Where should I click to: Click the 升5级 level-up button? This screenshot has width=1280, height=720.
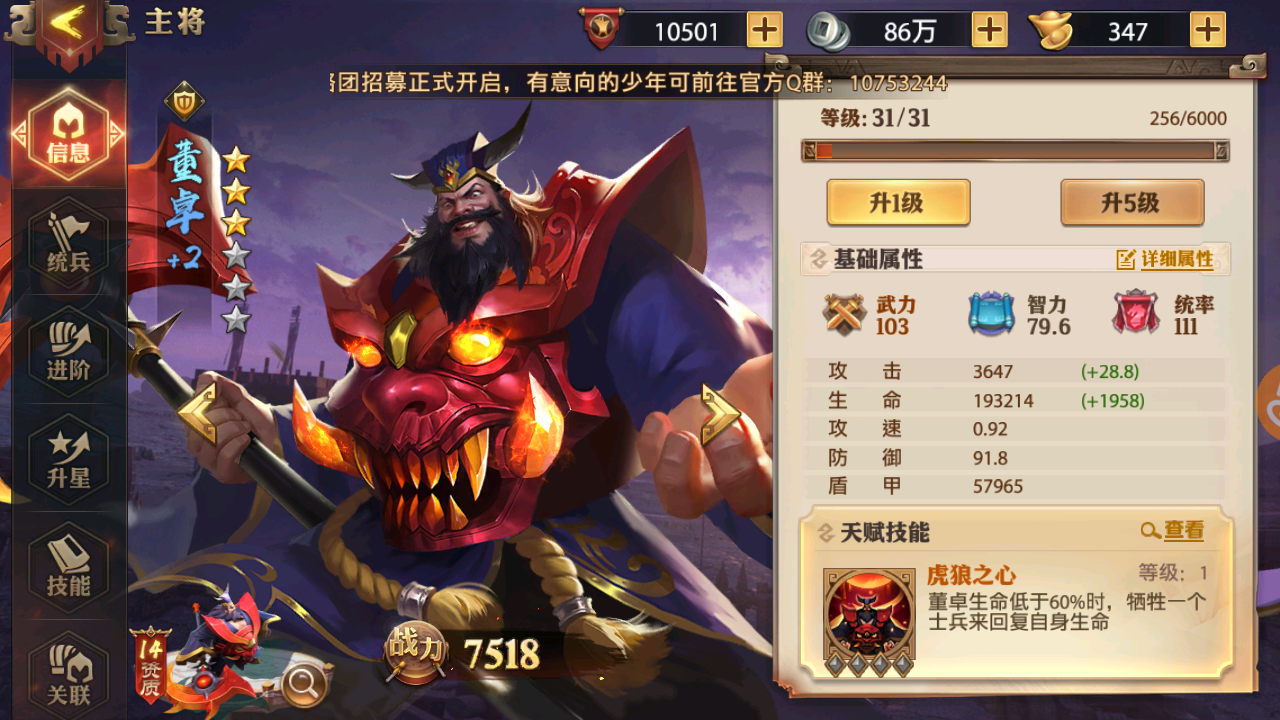(x=1131, y=202)
